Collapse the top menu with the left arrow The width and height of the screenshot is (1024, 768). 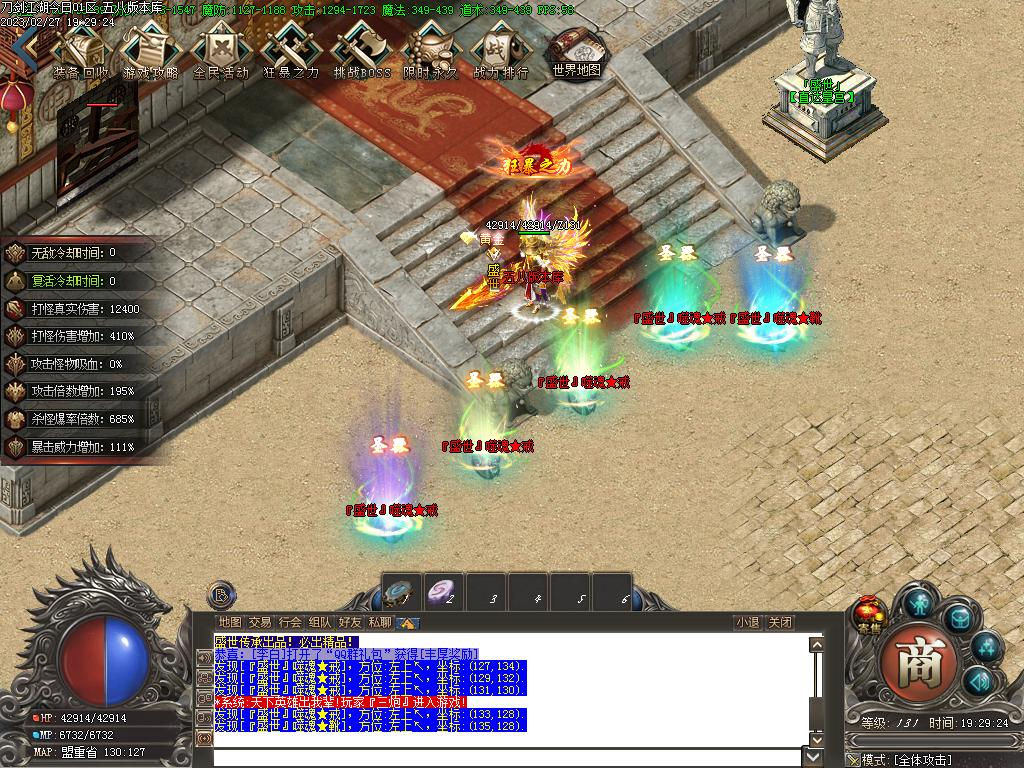pyautogui.click(x=32, y=45)
